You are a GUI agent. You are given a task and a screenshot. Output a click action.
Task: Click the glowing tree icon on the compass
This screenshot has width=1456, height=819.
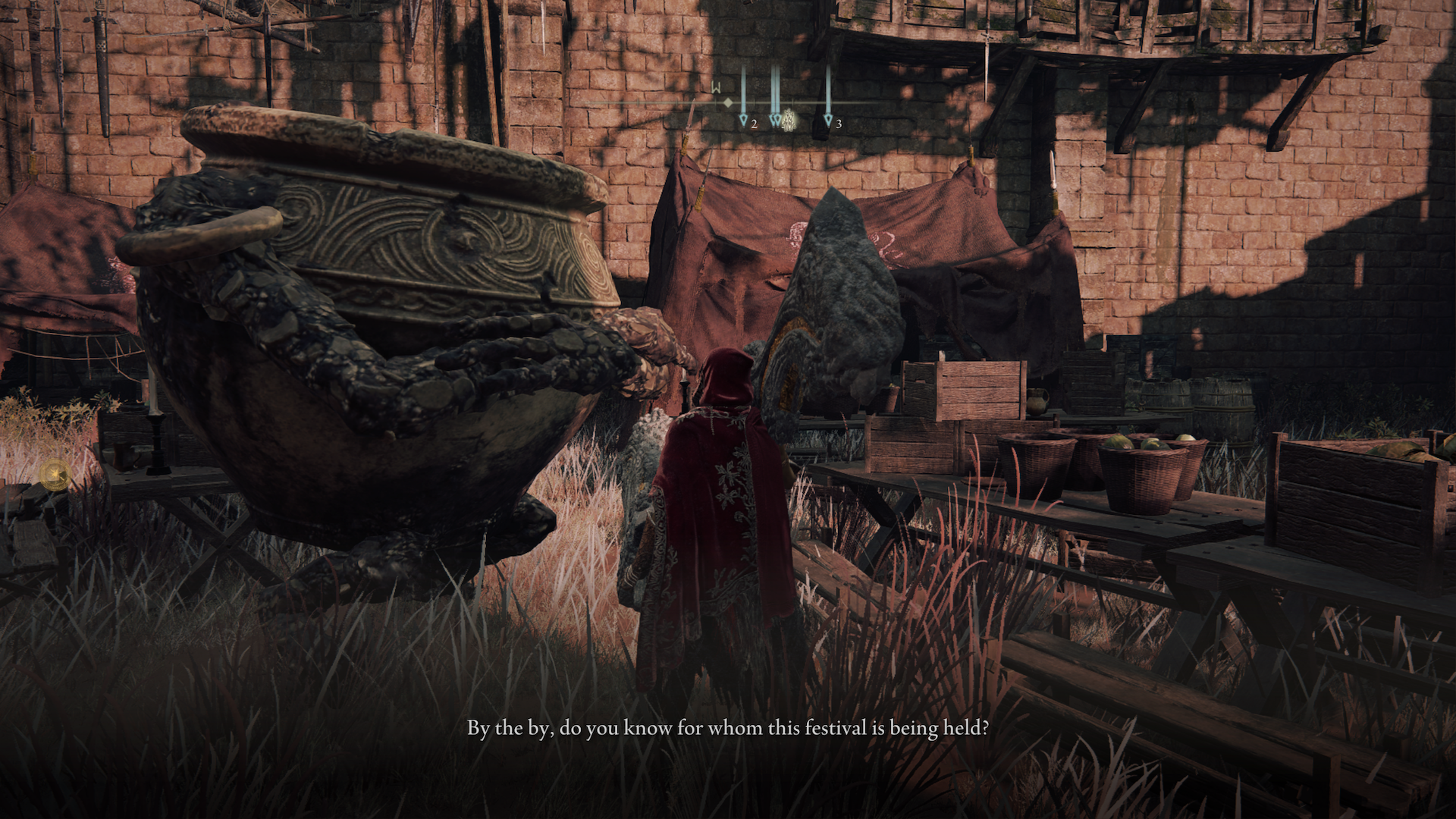tap(788, 119)
